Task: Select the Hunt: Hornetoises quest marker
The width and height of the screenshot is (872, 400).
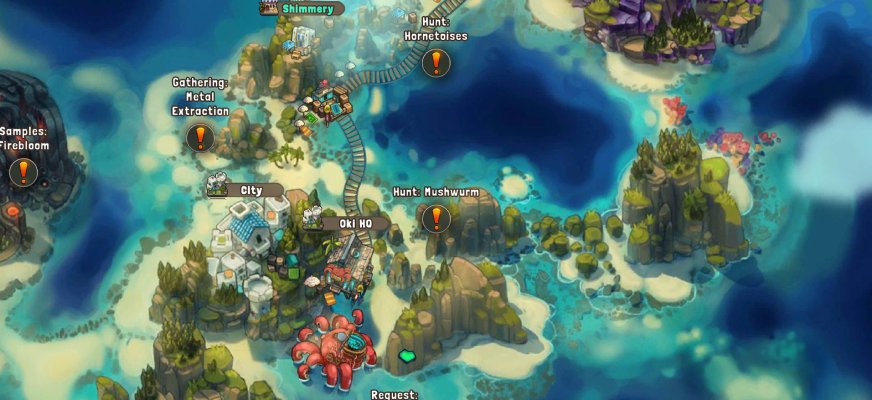Action: (x=435, y=64)
